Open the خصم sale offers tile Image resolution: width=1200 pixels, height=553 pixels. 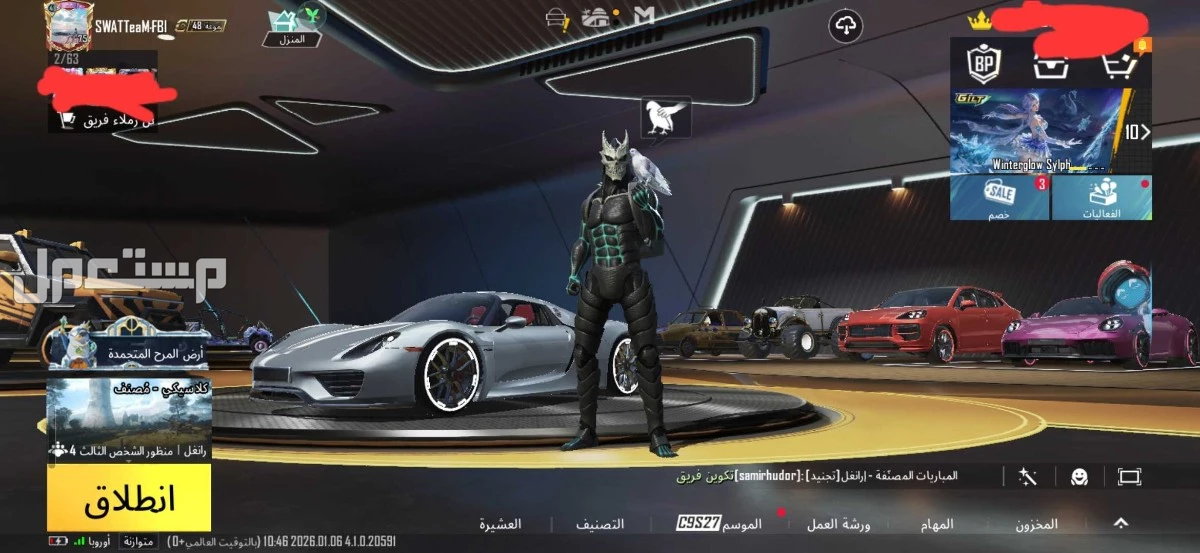[999, 197]
